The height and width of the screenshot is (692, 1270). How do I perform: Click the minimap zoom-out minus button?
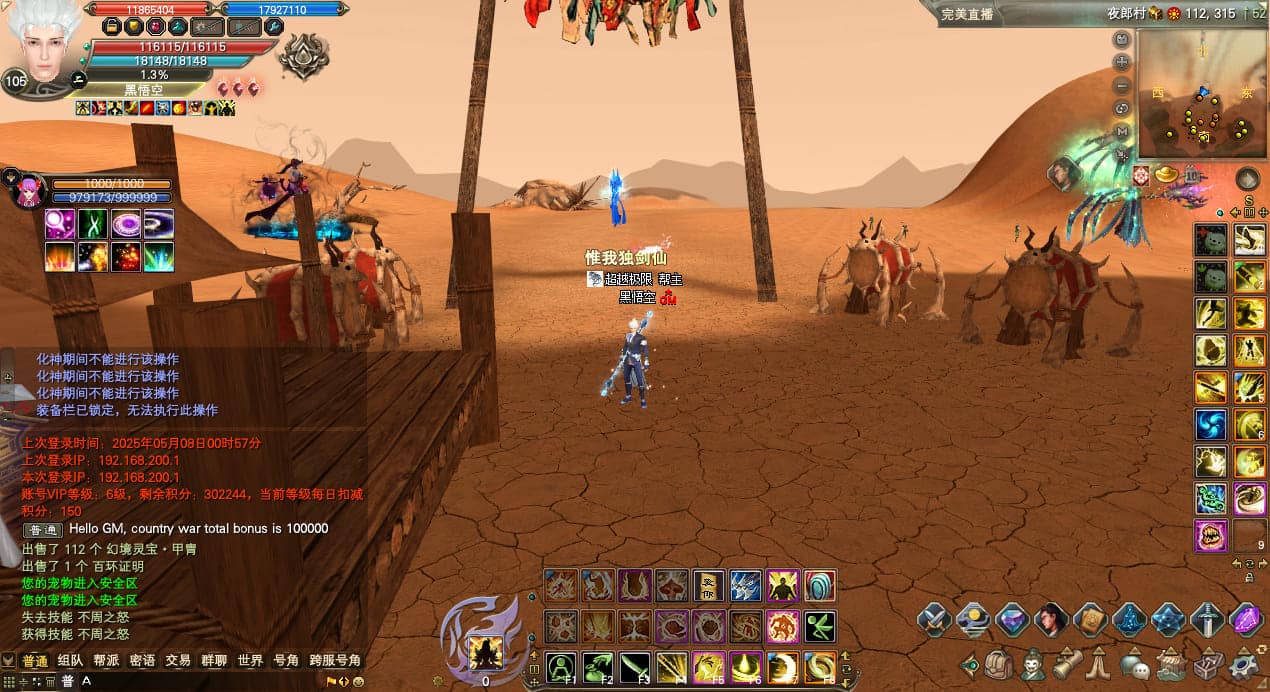point(1121,85)
